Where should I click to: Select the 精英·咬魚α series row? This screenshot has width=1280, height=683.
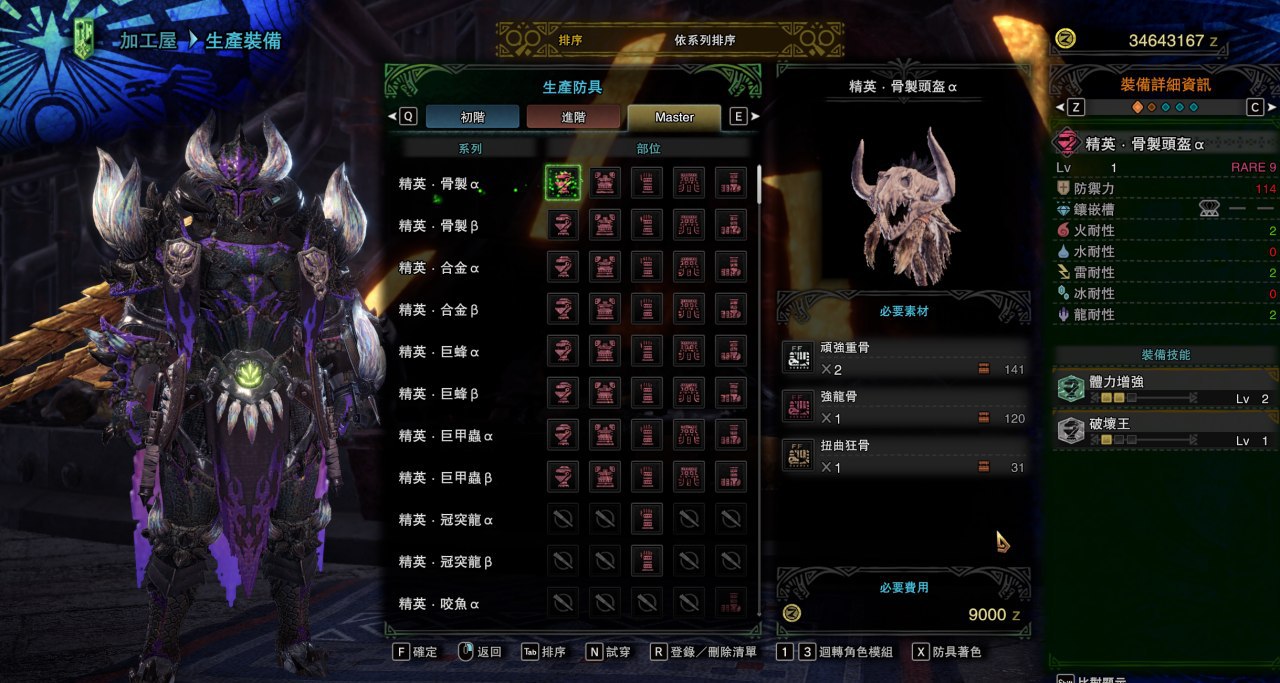(439, 604)
